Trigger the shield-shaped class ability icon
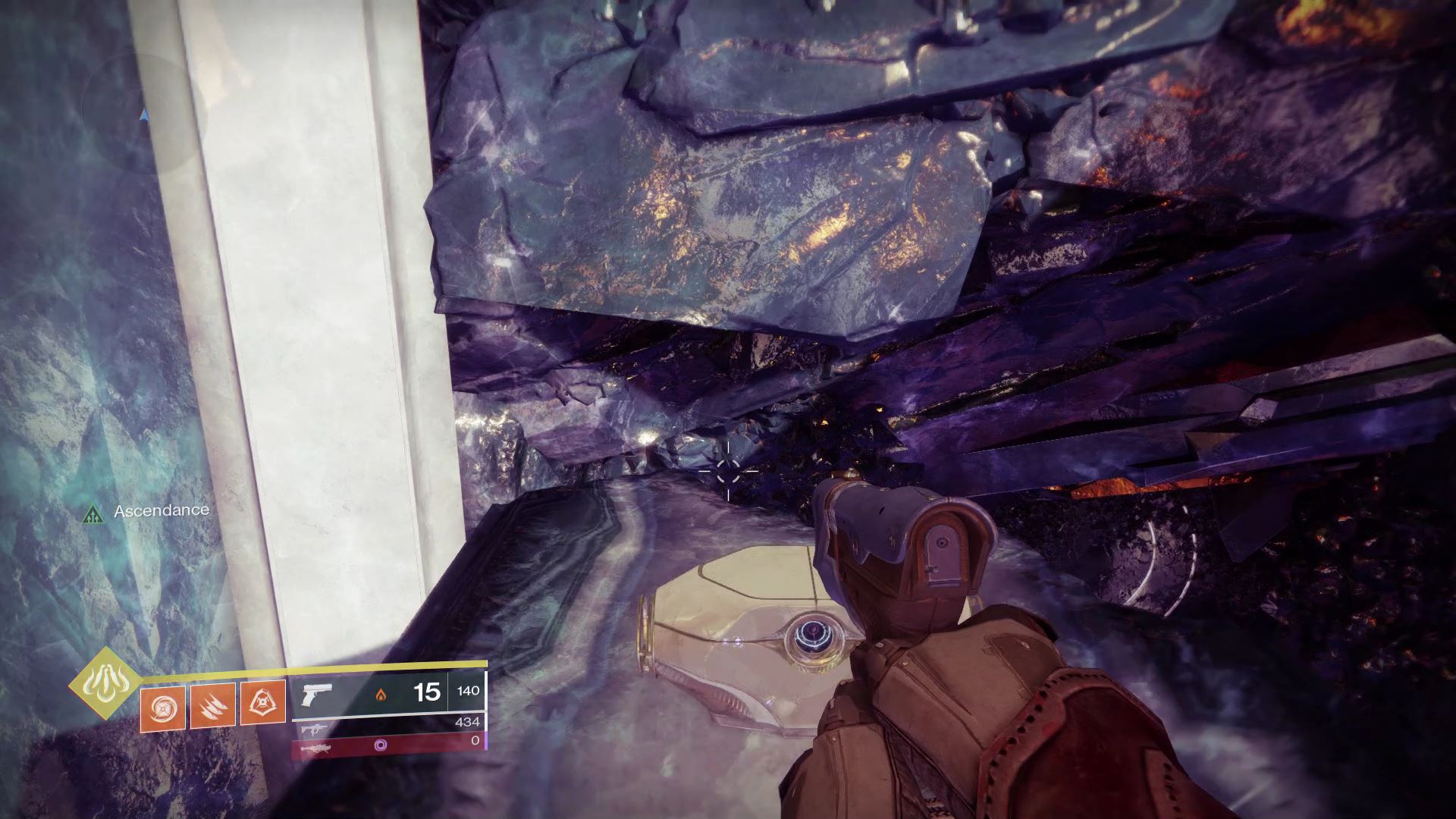The image size is (1456, 819). click(262, 703)
